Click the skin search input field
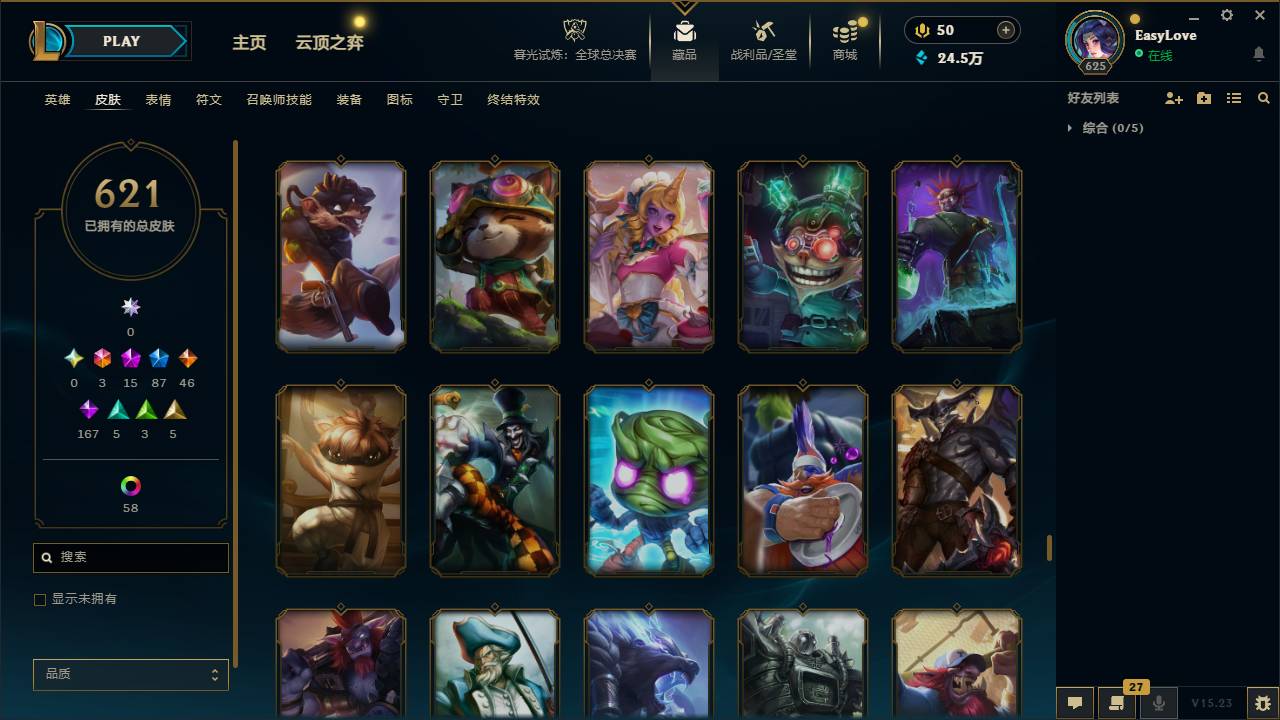Image resolution: width=1280 pixels, height=720 pixels. tap(130, 557)
